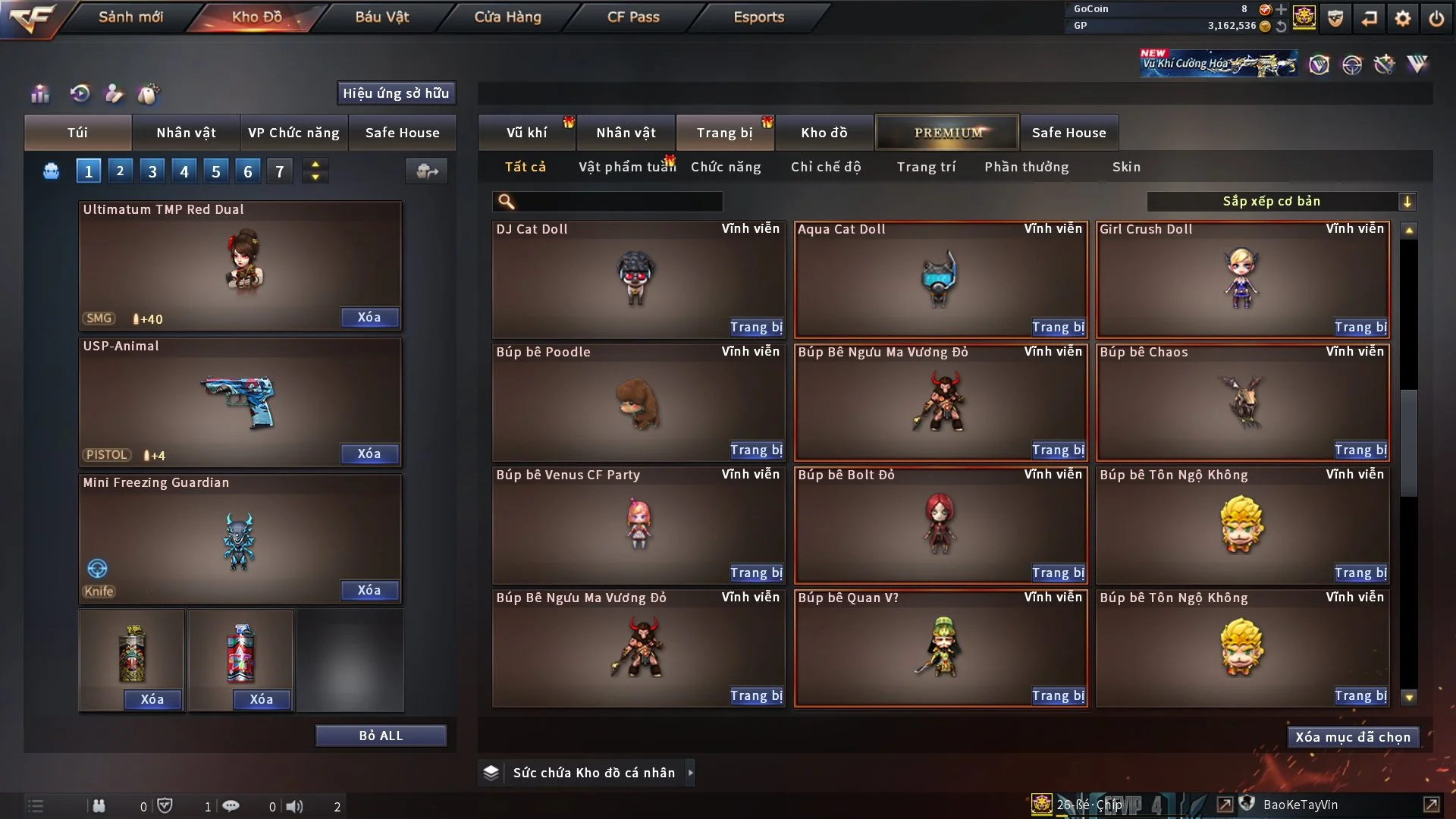The width and height of the screenshot is (1456, 819).
Task: Show the Skin category
Action: [1126, 167]
